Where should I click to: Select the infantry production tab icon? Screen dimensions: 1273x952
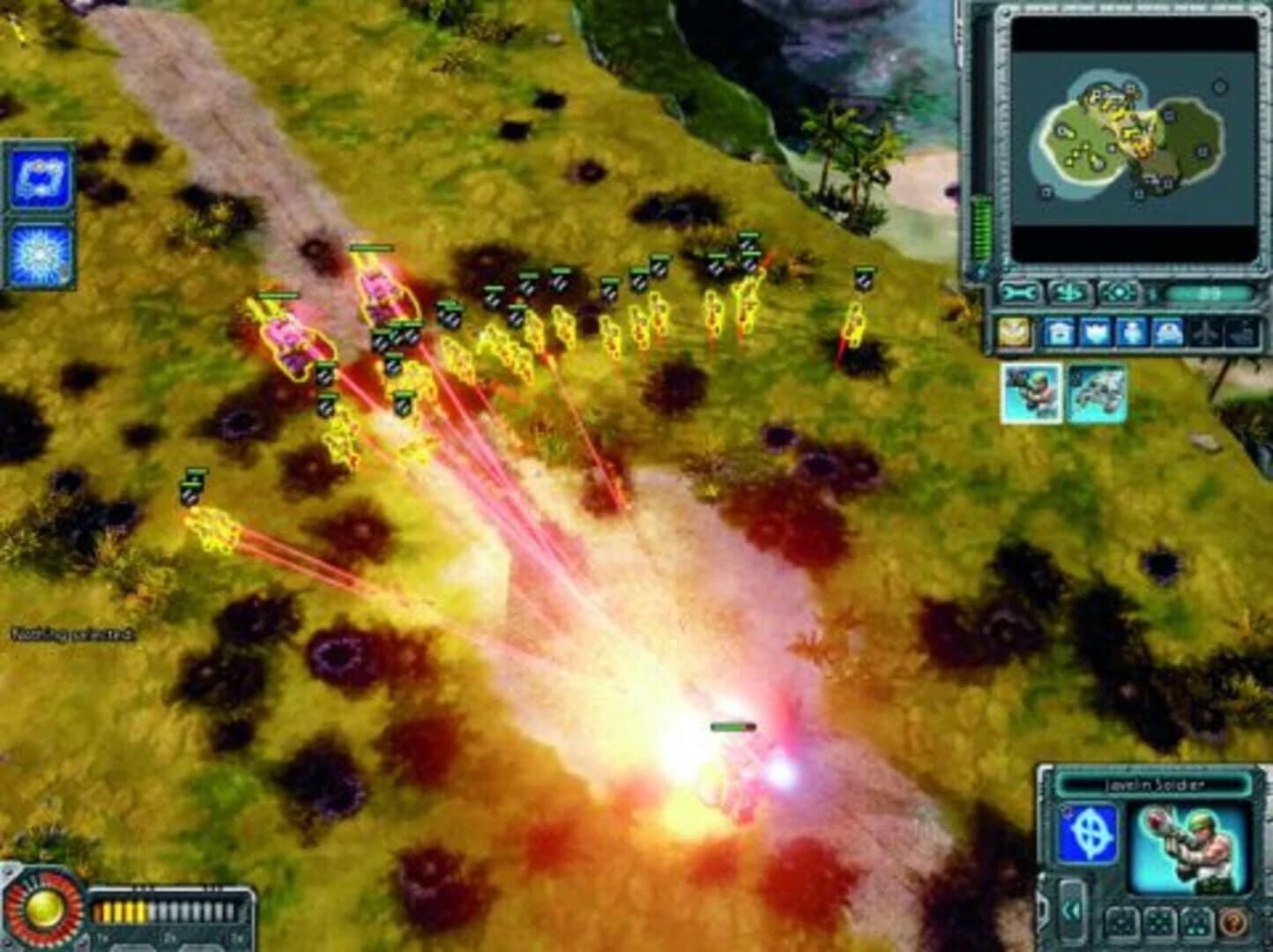(1132, 332)
